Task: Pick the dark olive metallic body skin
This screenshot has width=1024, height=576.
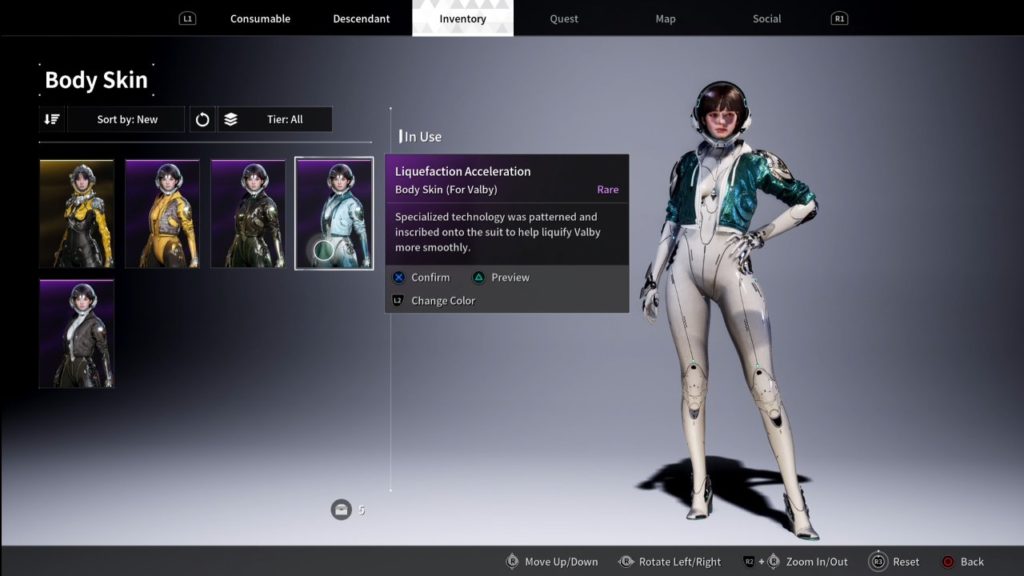Action: [248, 214]
